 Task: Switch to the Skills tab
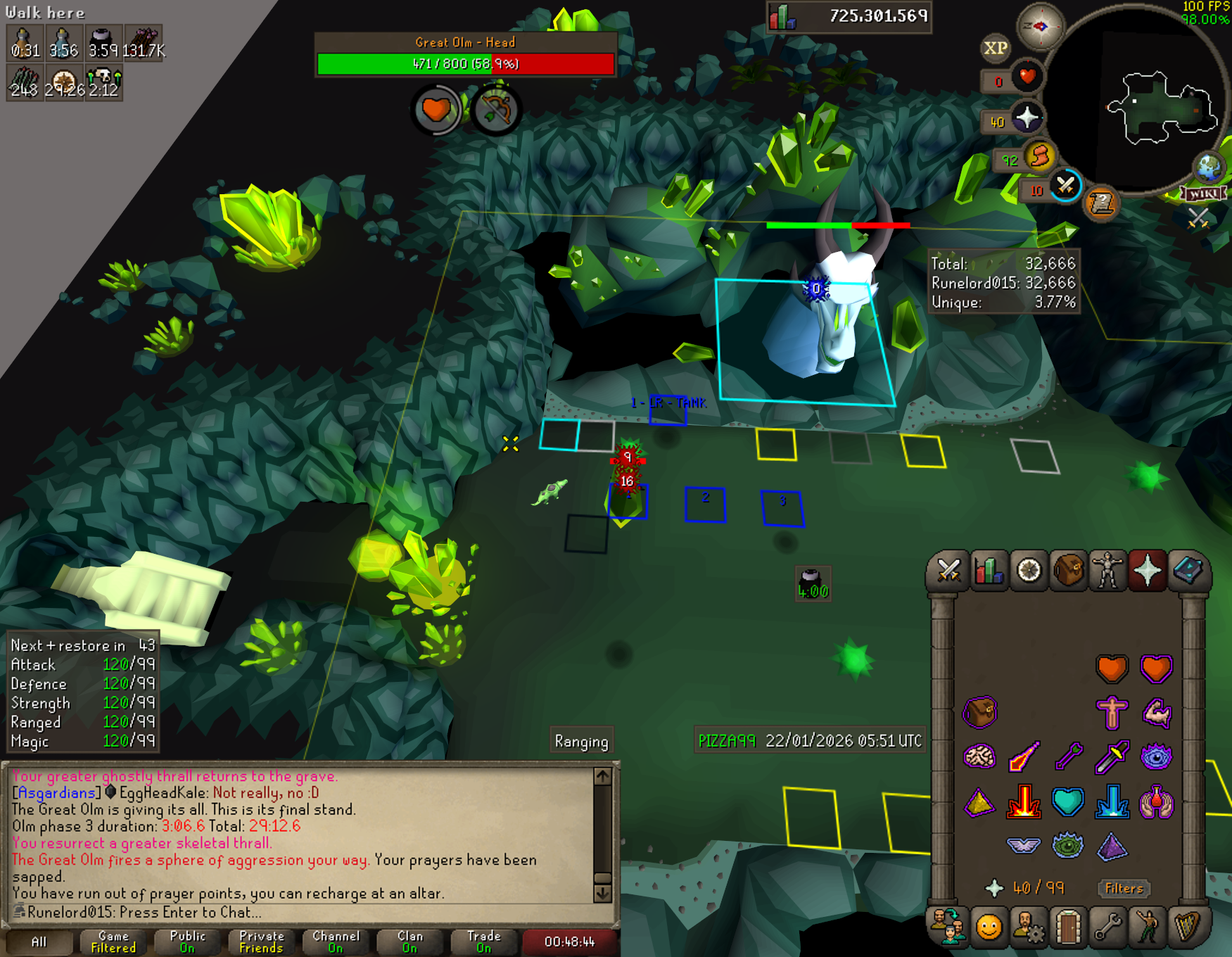pyautogui.click(x=989, y=570)
